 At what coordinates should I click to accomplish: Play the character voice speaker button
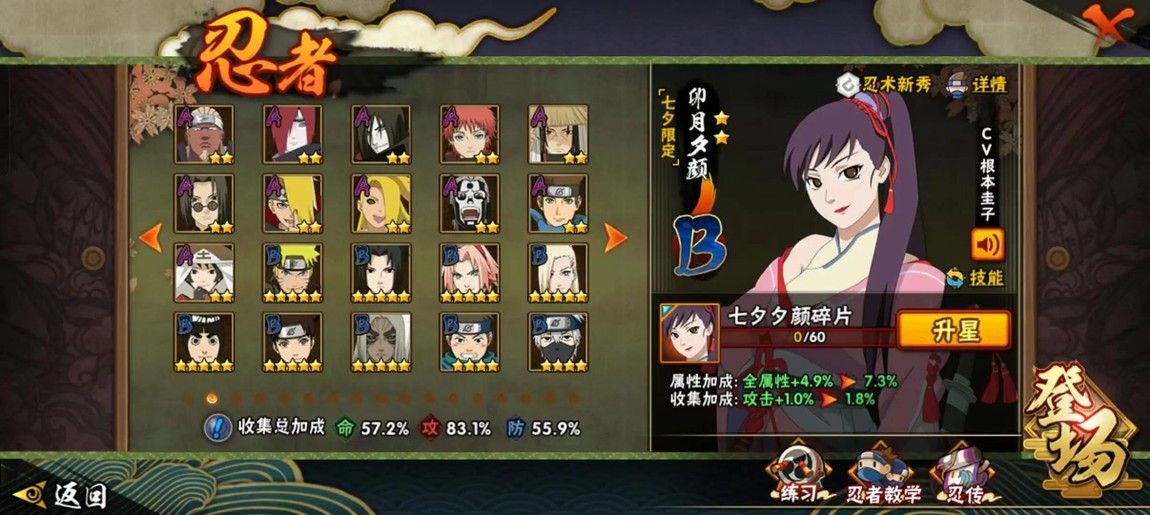coord(986,243)
